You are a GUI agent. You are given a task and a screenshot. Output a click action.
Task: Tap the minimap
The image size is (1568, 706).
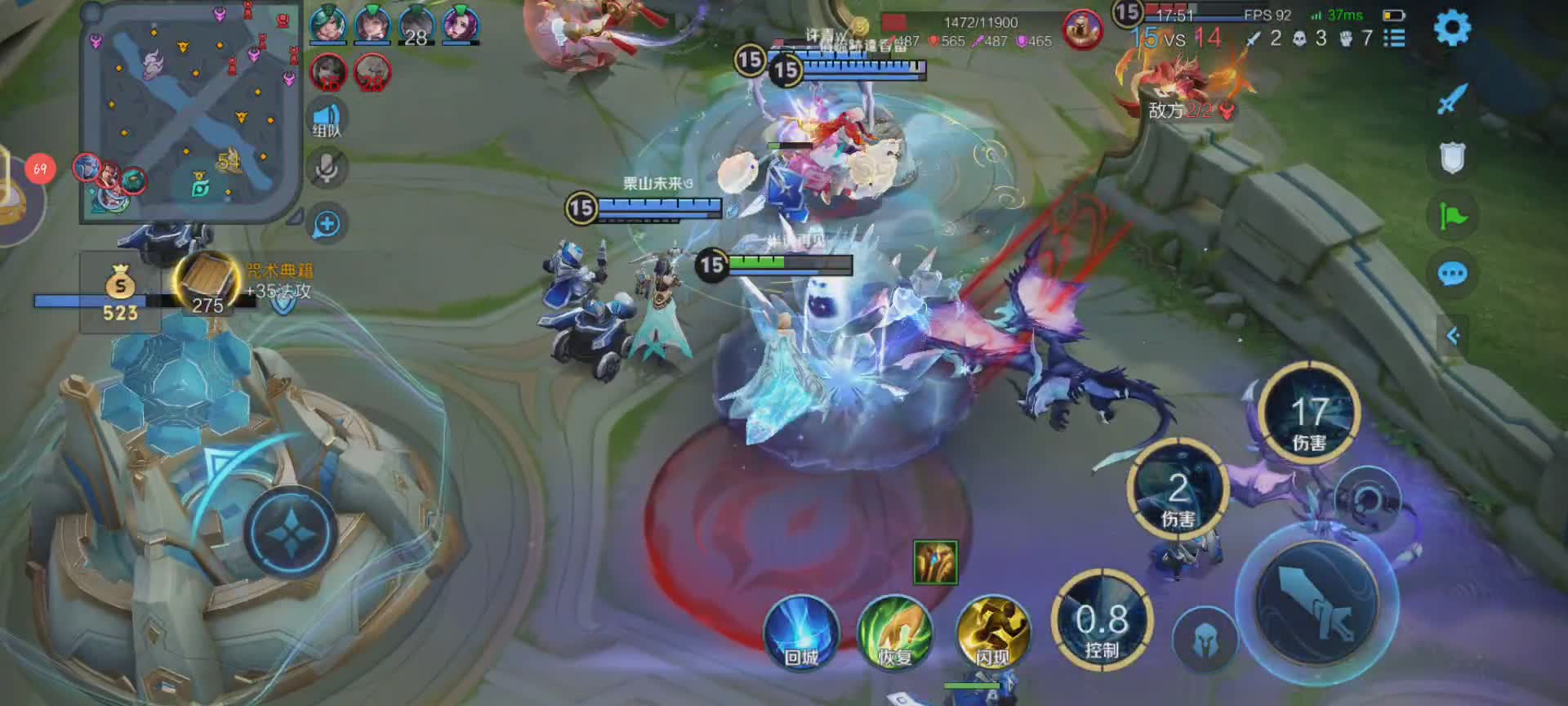[x=190, y=113]
